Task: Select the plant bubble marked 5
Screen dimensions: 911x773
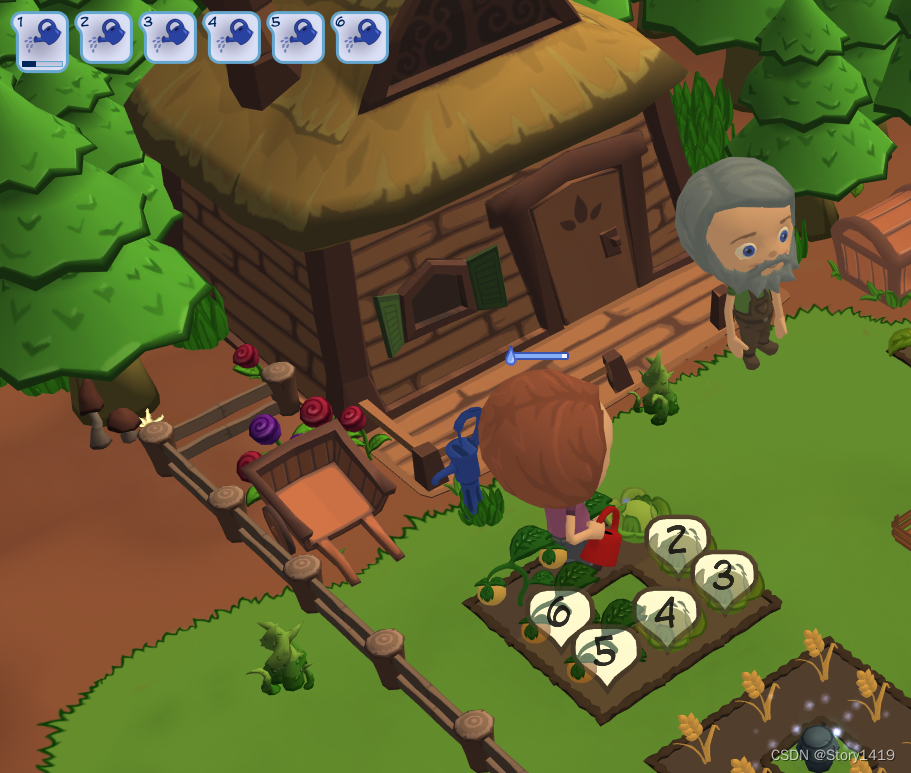Action: (x=604, y=653)
